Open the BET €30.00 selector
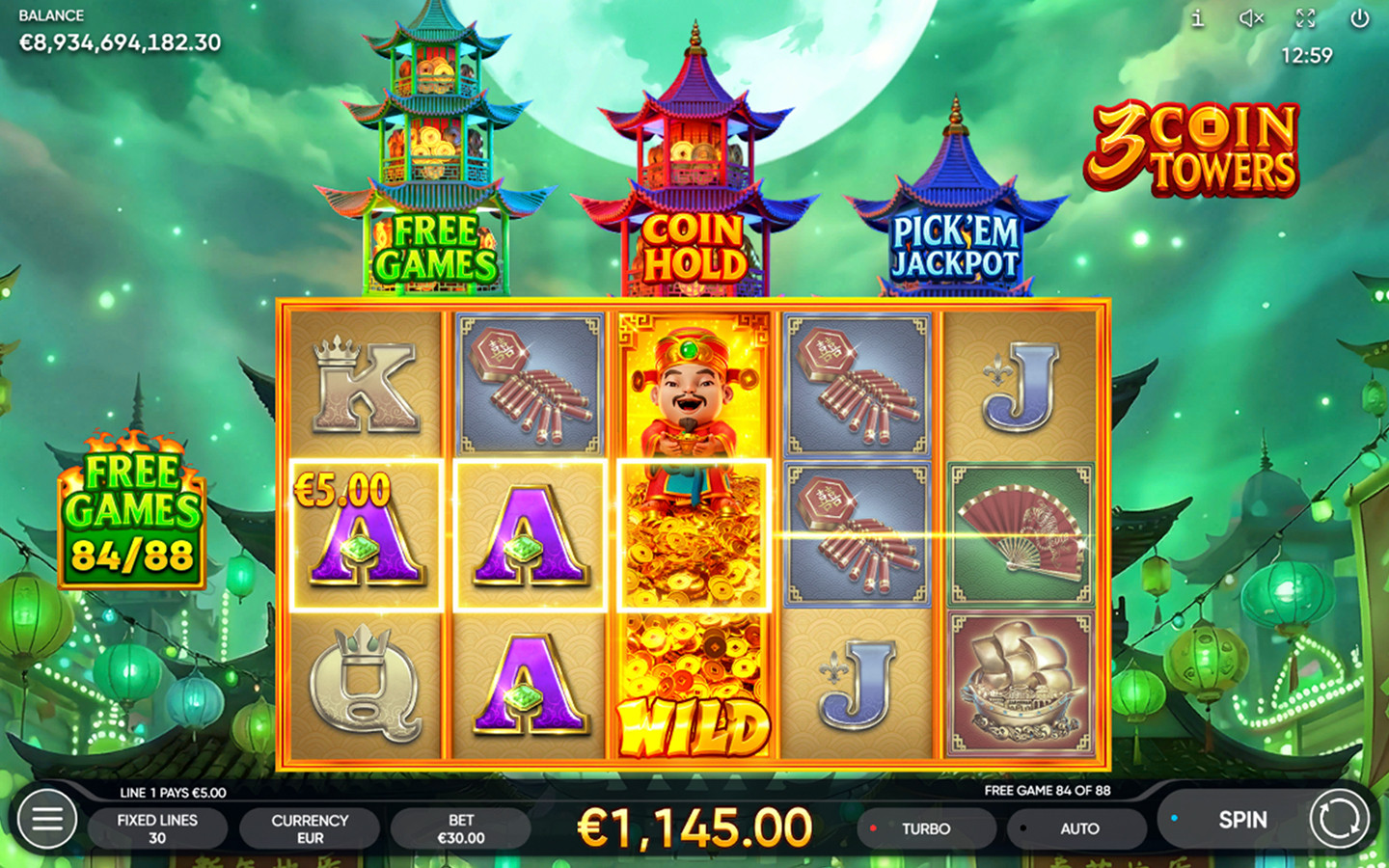Viewport: 1389px width, 868px height. point(461,827)
